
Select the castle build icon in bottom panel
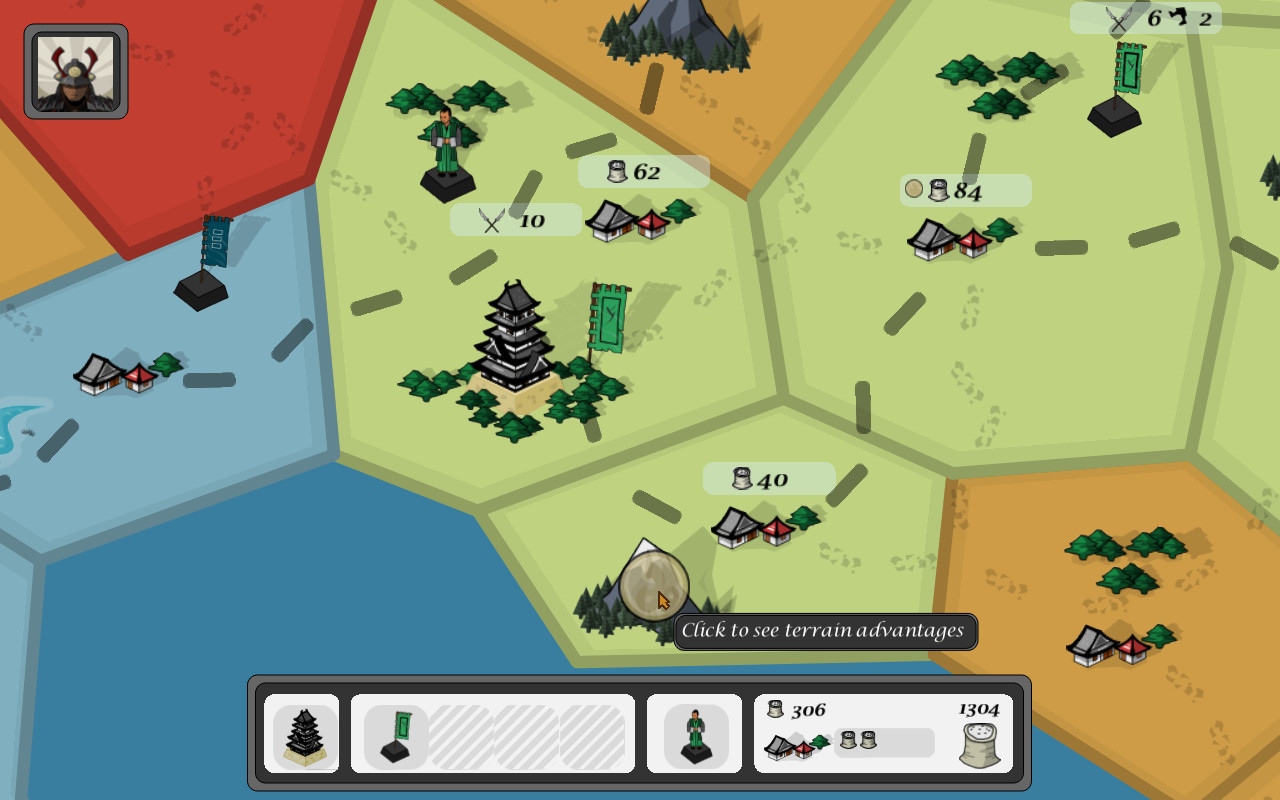pos(302,735)
